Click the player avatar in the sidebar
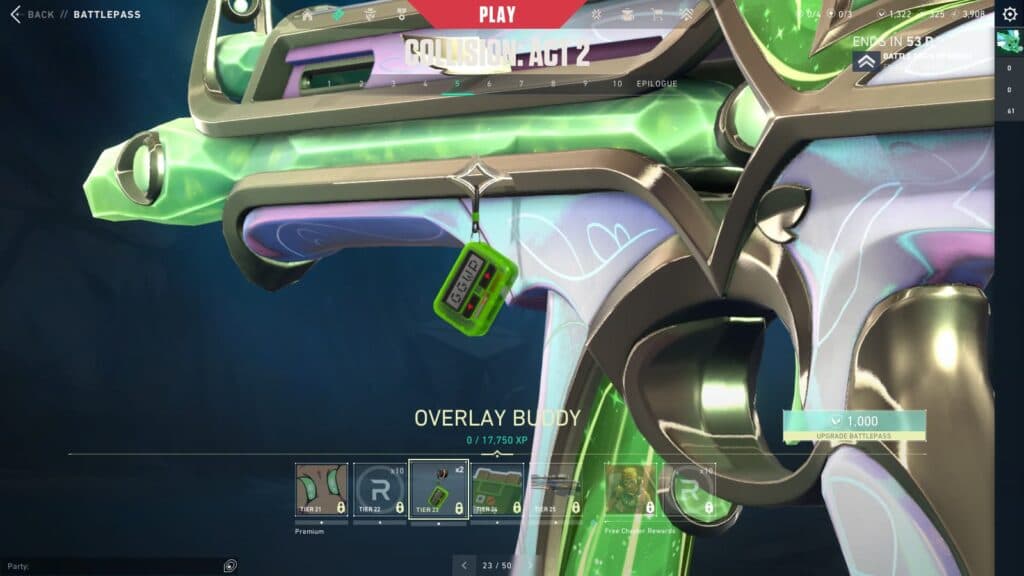 [1008, 42]
